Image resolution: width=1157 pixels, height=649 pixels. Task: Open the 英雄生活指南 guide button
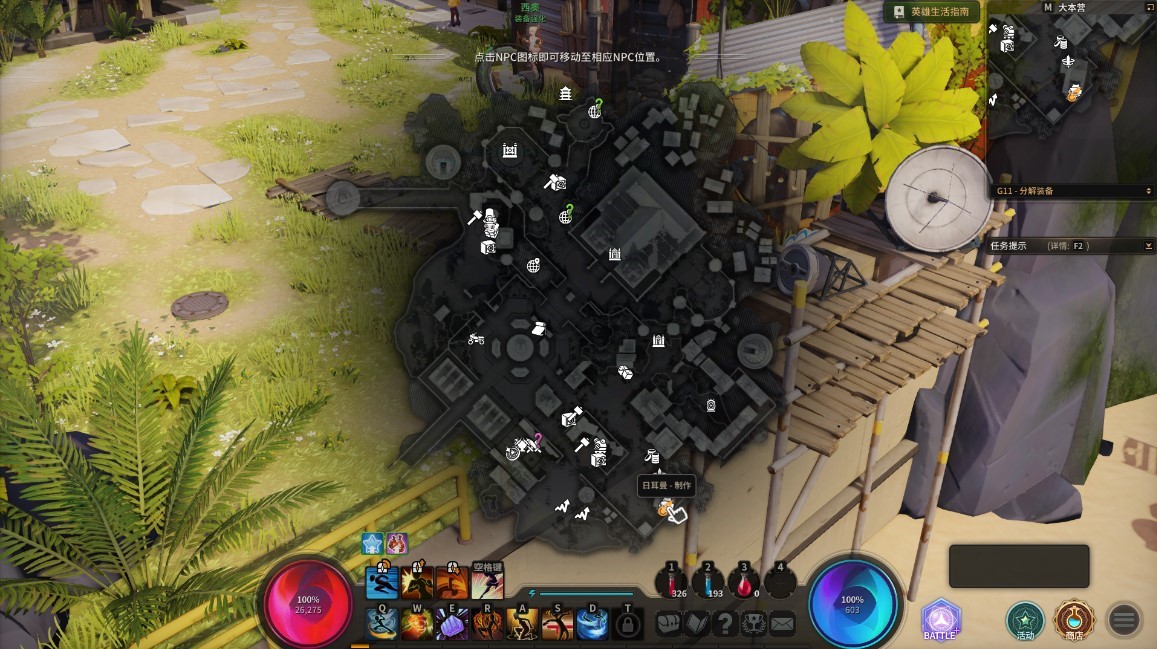click(931, 11)
